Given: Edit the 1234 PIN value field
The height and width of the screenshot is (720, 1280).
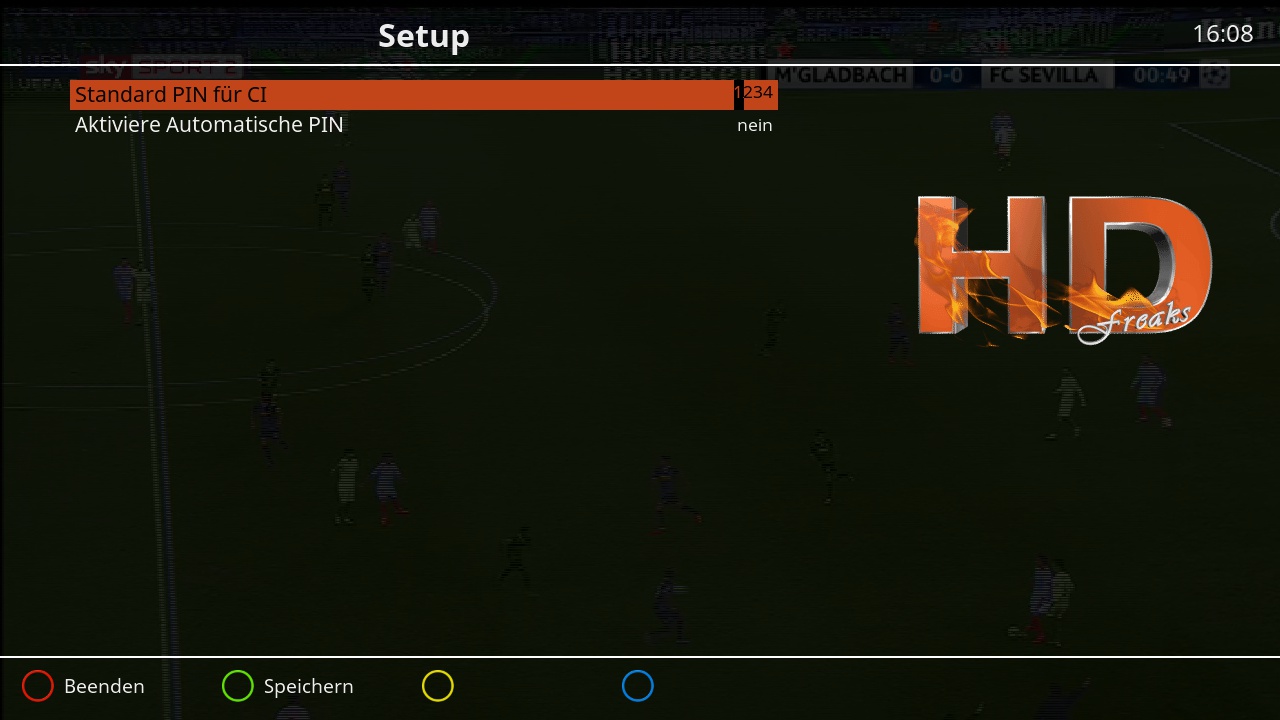Looking at the screenshot, I should tap(755, 93).
